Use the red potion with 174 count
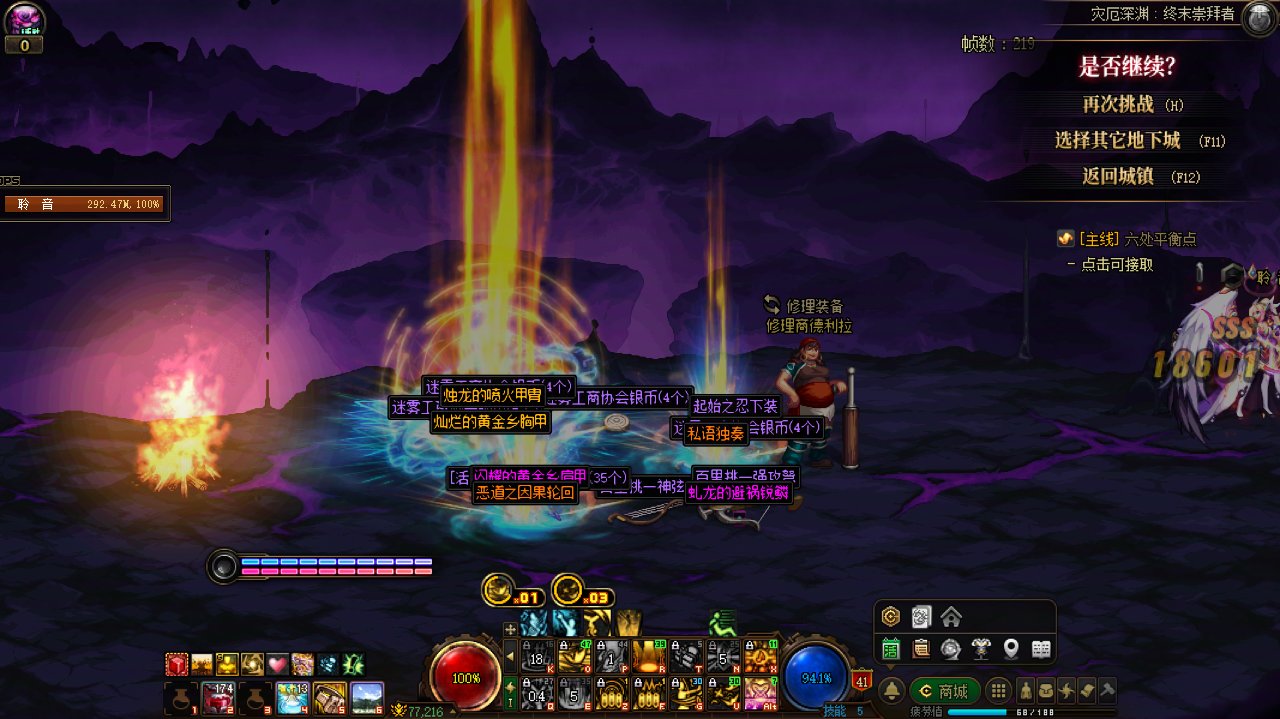Screen dimensions: 1280x719 219,696
